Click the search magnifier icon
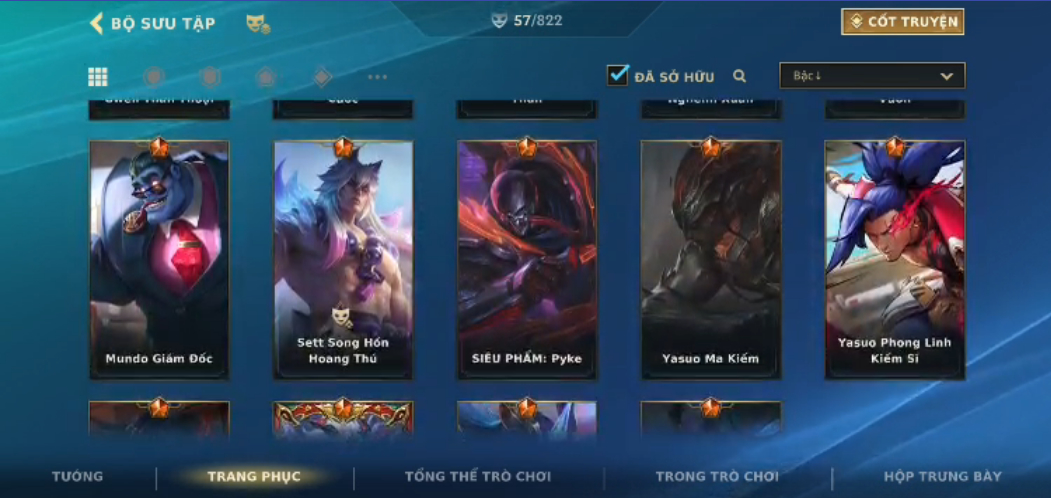Image resolution: width=1051 pixels, height=498 pixels. pyautogui.click(x=740, y=76)
